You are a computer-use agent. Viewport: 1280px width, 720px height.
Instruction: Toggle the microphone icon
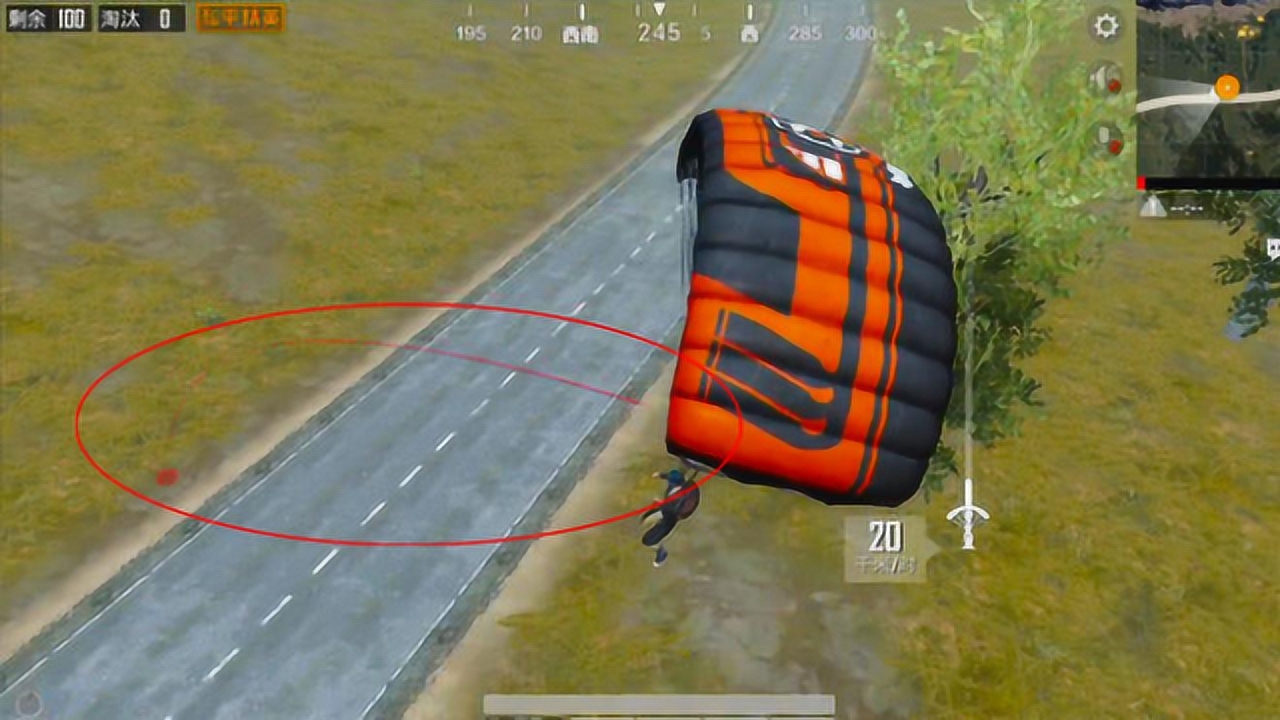click(x=1105, y=137)
